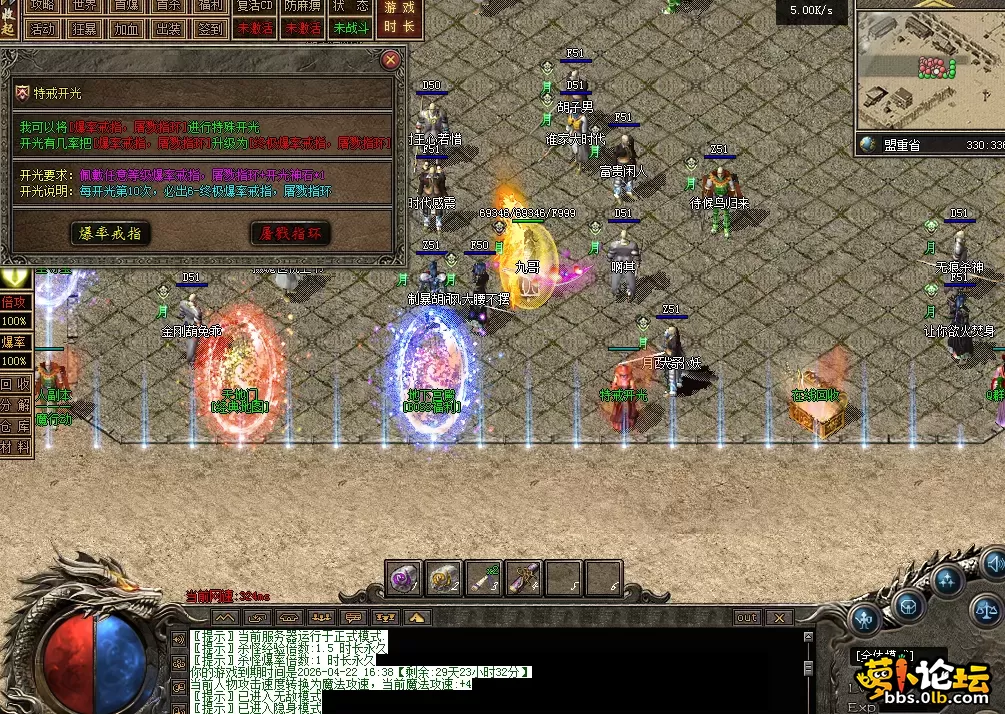Open the 分解 decompose panel
This screenshot has height=714, width=1005.
click(15, 405)
